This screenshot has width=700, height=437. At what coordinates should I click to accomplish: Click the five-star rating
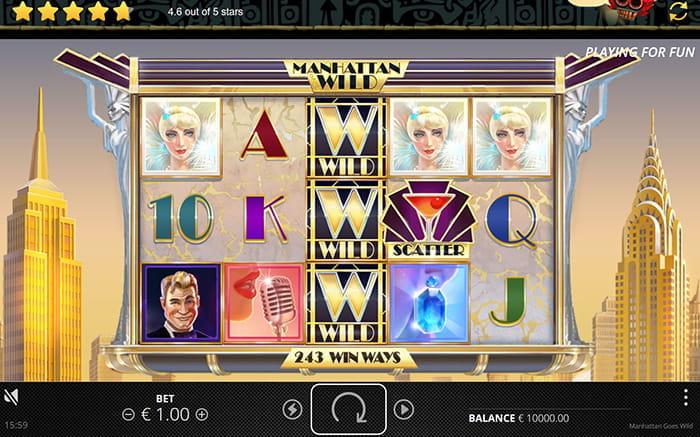(68, 11)
